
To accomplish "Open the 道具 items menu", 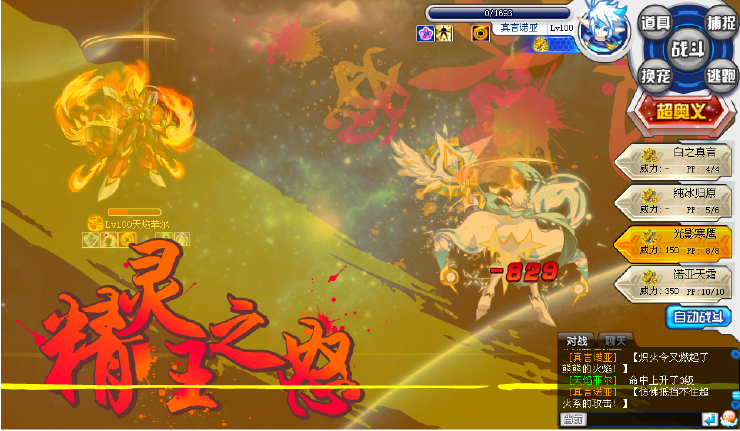I will click(656, 23).
